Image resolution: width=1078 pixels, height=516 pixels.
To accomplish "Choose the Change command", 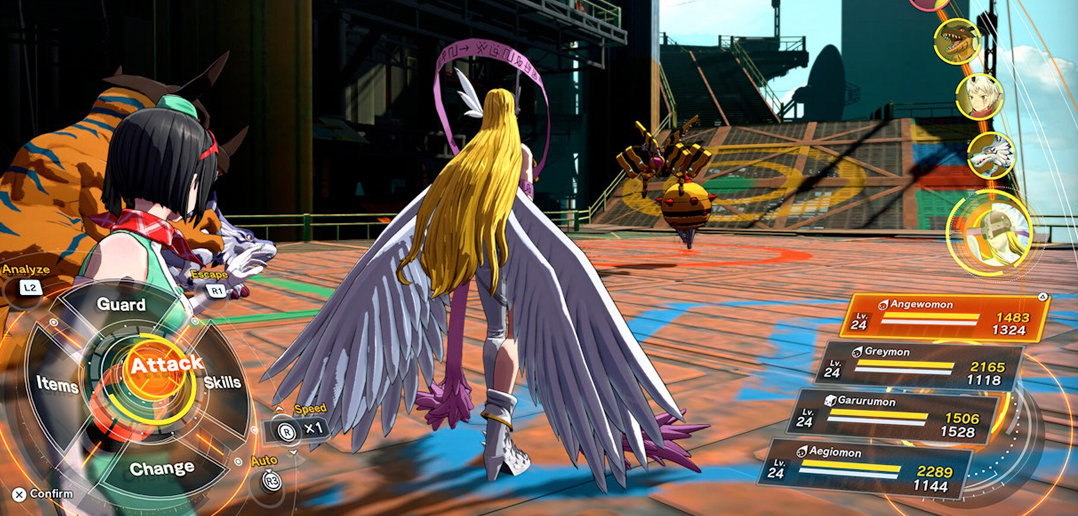I will pos(161,467).
